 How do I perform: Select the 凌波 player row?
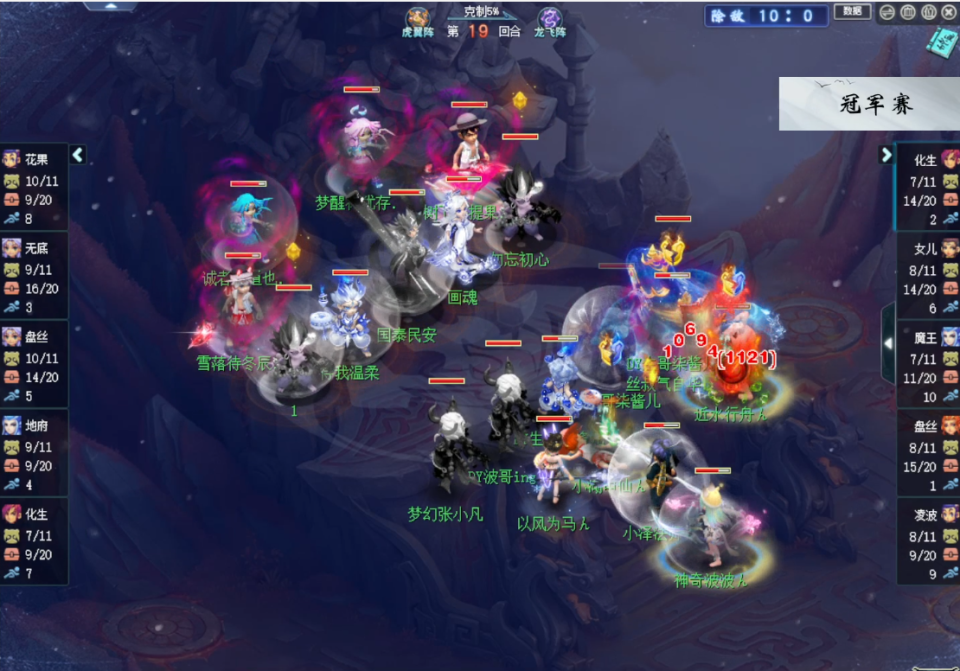pos(927,542)
